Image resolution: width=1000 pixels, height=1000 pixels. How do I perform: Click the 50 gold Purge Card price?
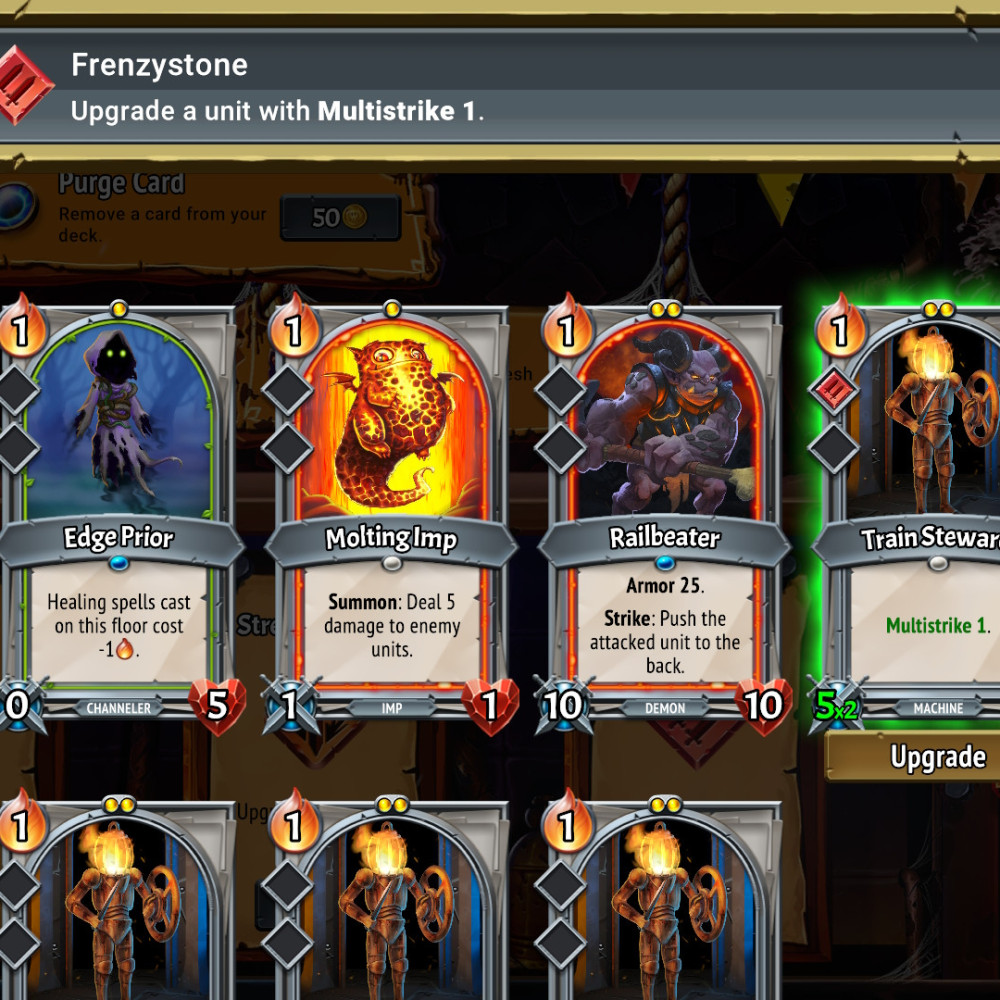(340, 217)
